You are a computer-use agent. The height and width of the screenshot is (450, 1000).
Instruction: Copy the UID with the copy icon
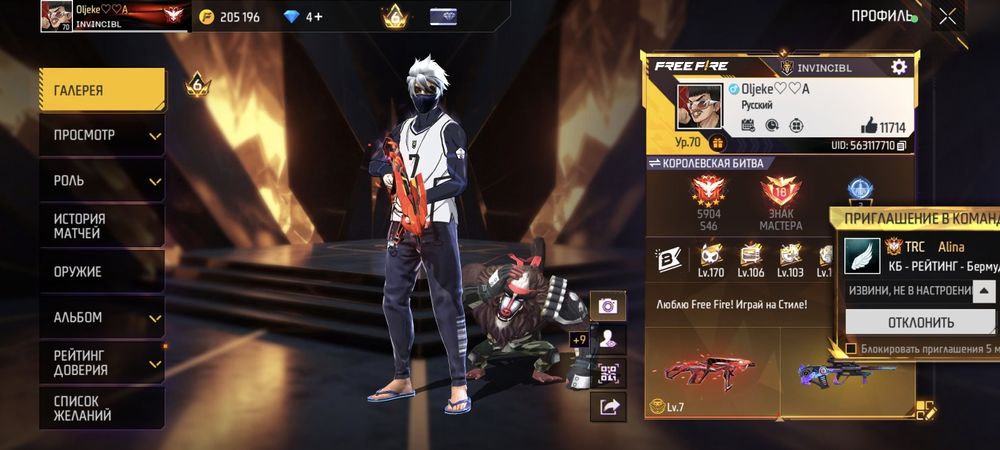[901, 146]
